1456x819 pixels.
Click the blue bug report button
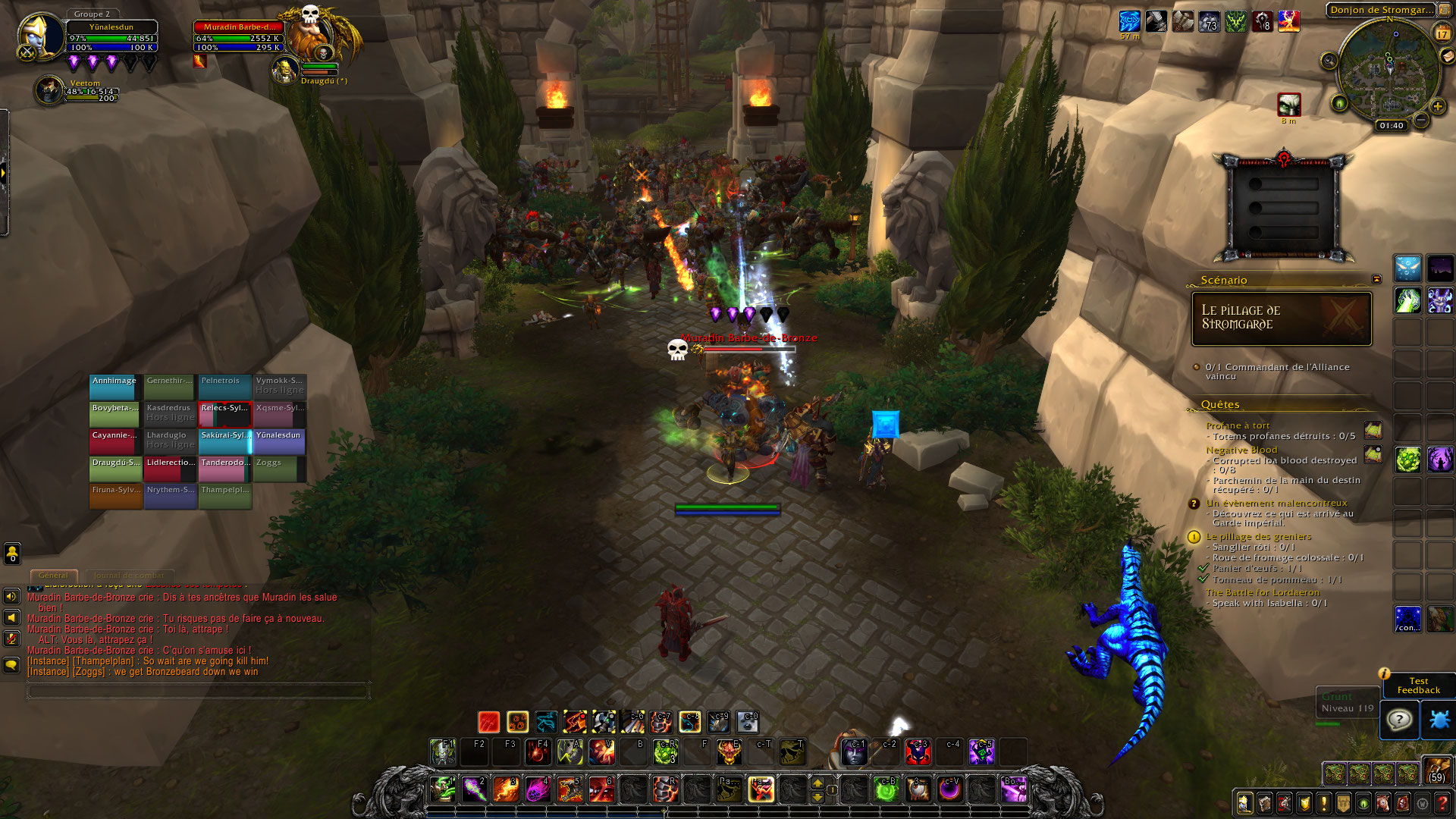coord(1439,719)
